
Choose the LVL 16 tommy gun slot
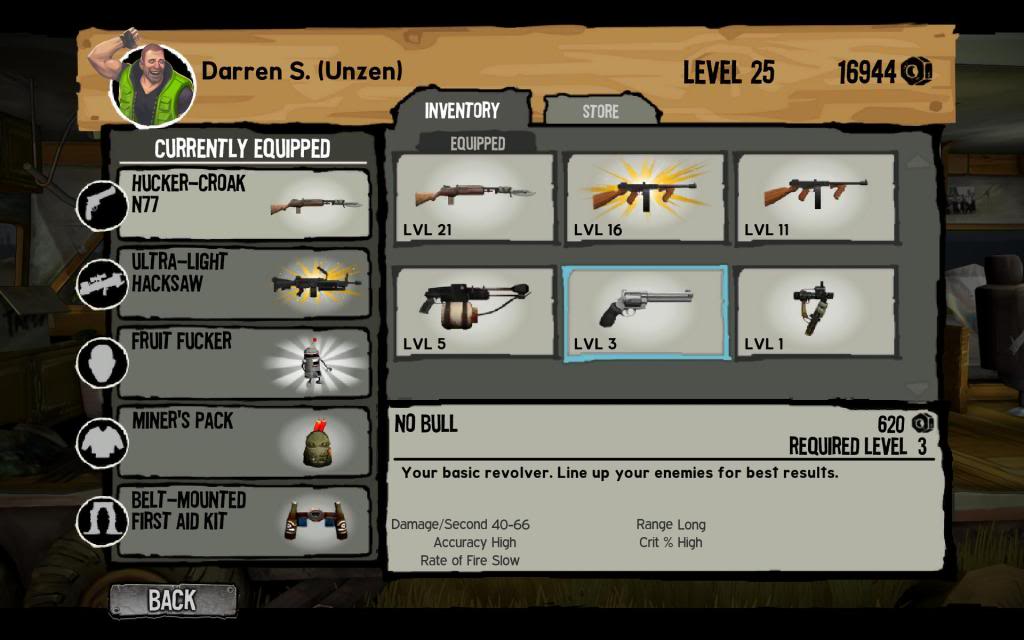coord(645,197)
